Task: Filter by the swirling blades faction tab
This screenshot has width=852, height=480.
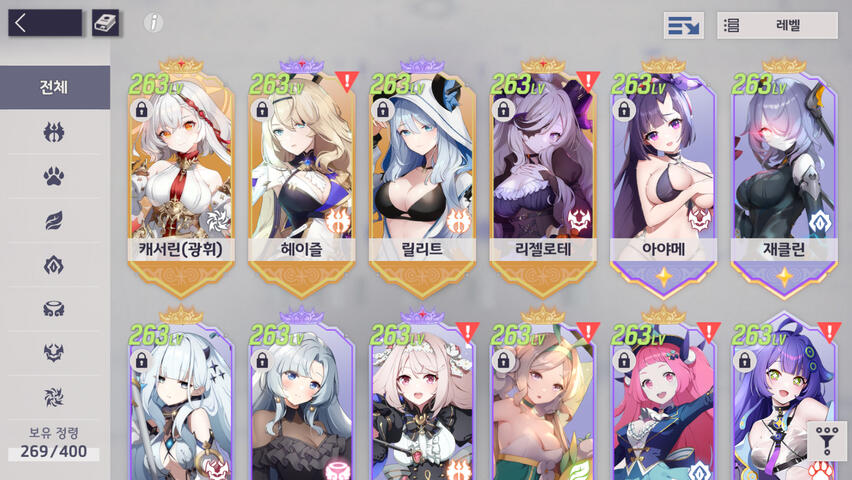Action: pyautogui.click(x=54, y=396)
